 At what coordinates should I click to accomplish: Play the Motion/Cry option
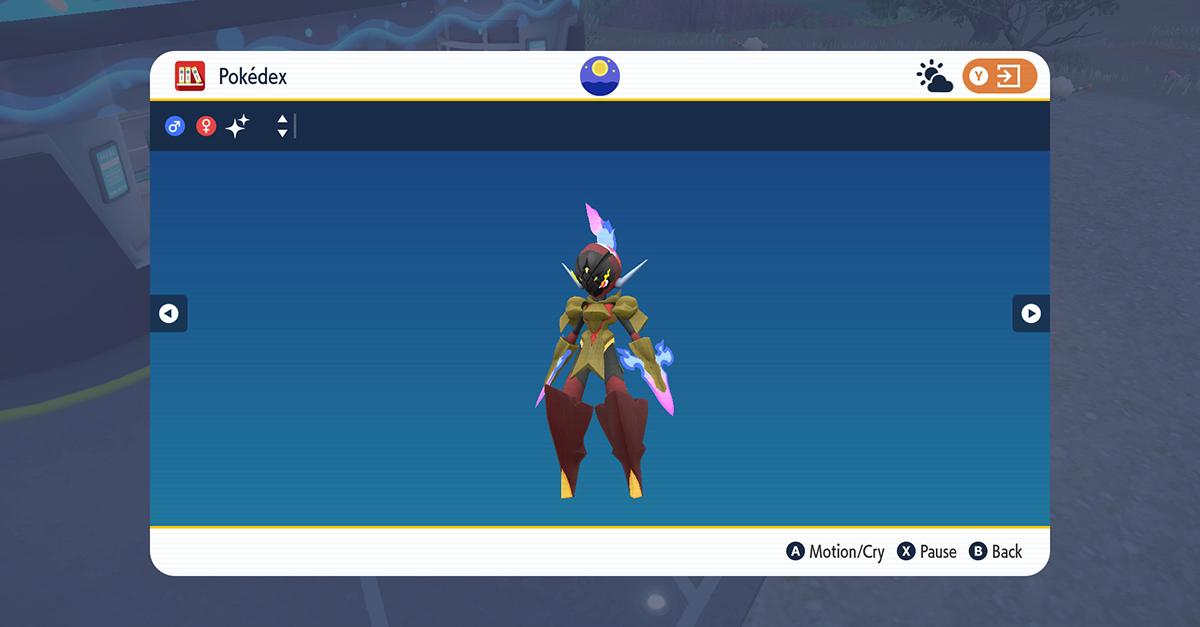(x=836, y=552)
